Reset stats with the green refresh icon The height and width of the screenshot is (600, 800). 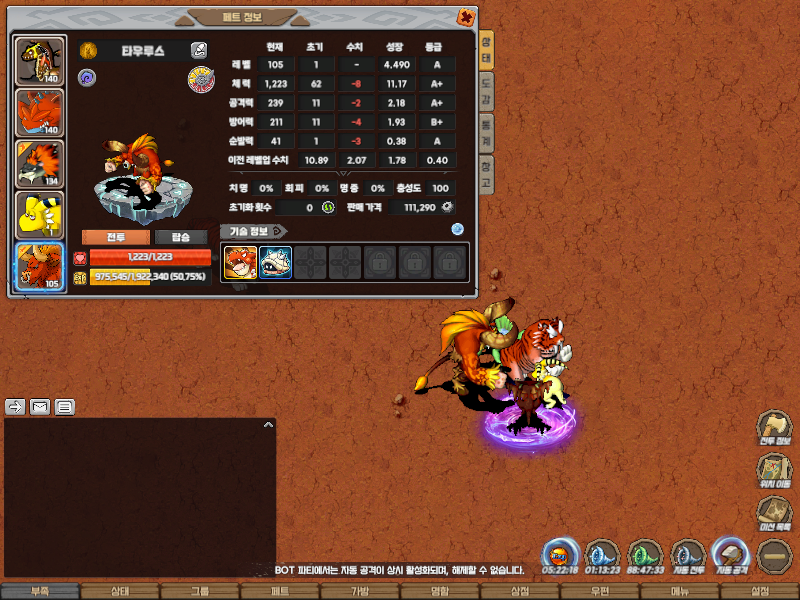327,207
